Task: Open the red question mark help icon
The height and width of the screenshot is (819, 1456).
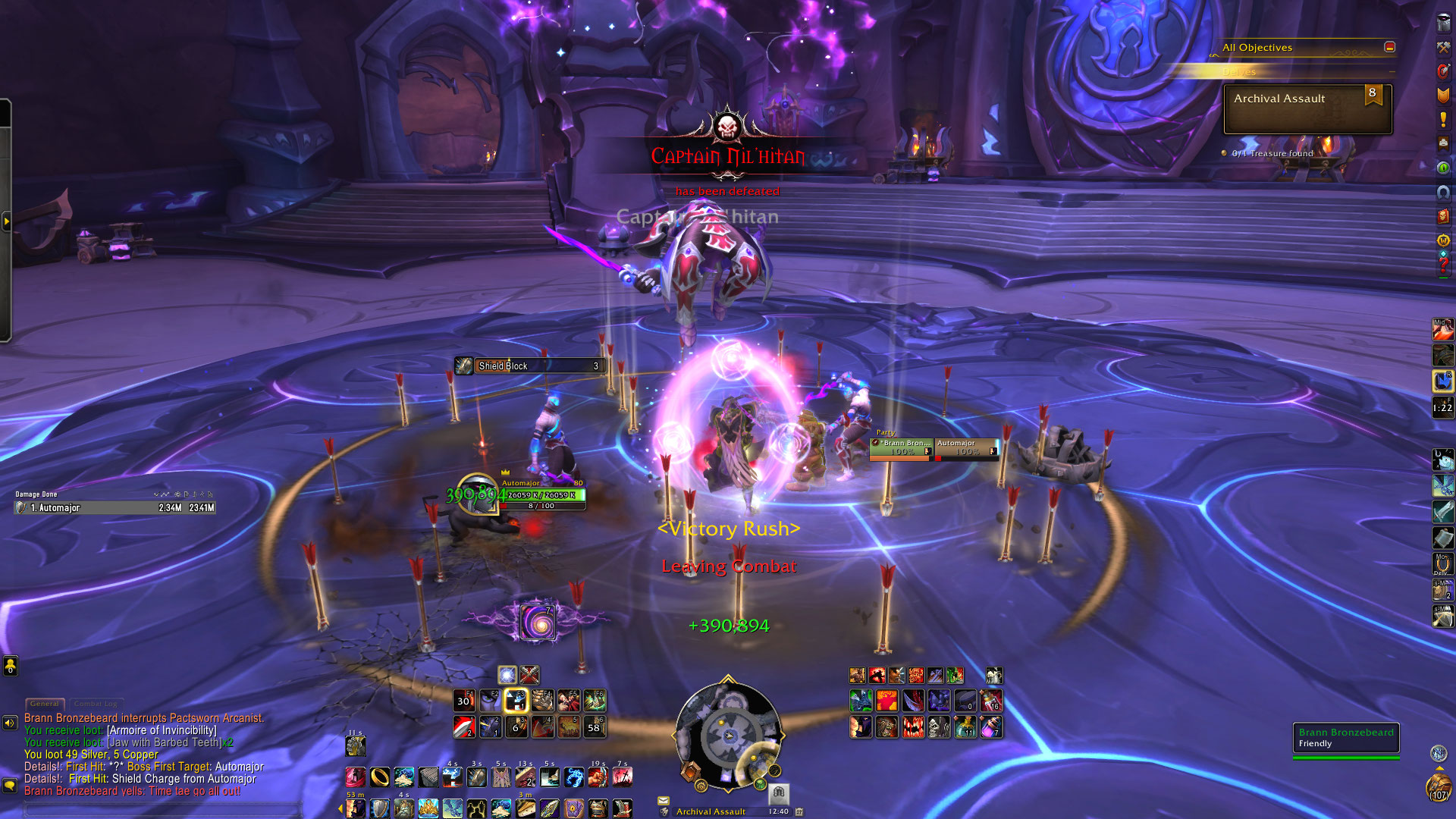Action: [x=1442, y=265]
